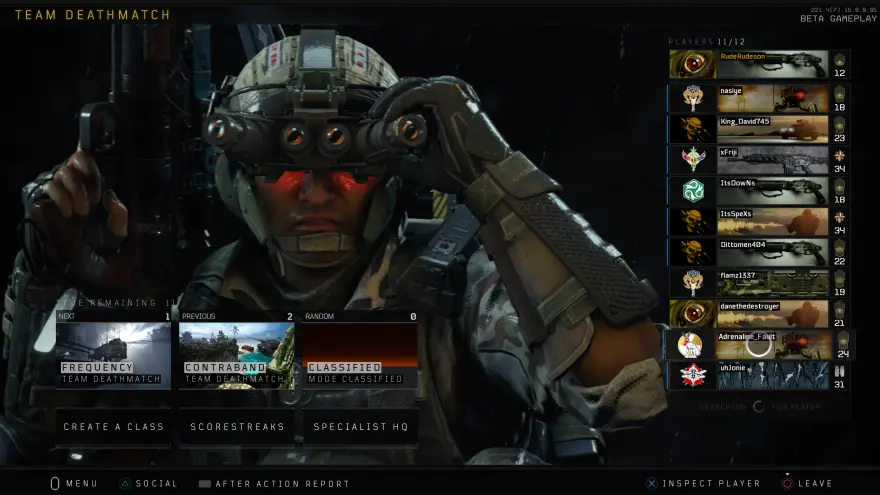This screenshot has width=880, height=495.
Task: Select danethedestroyer's player row
Action: point(760,314)
